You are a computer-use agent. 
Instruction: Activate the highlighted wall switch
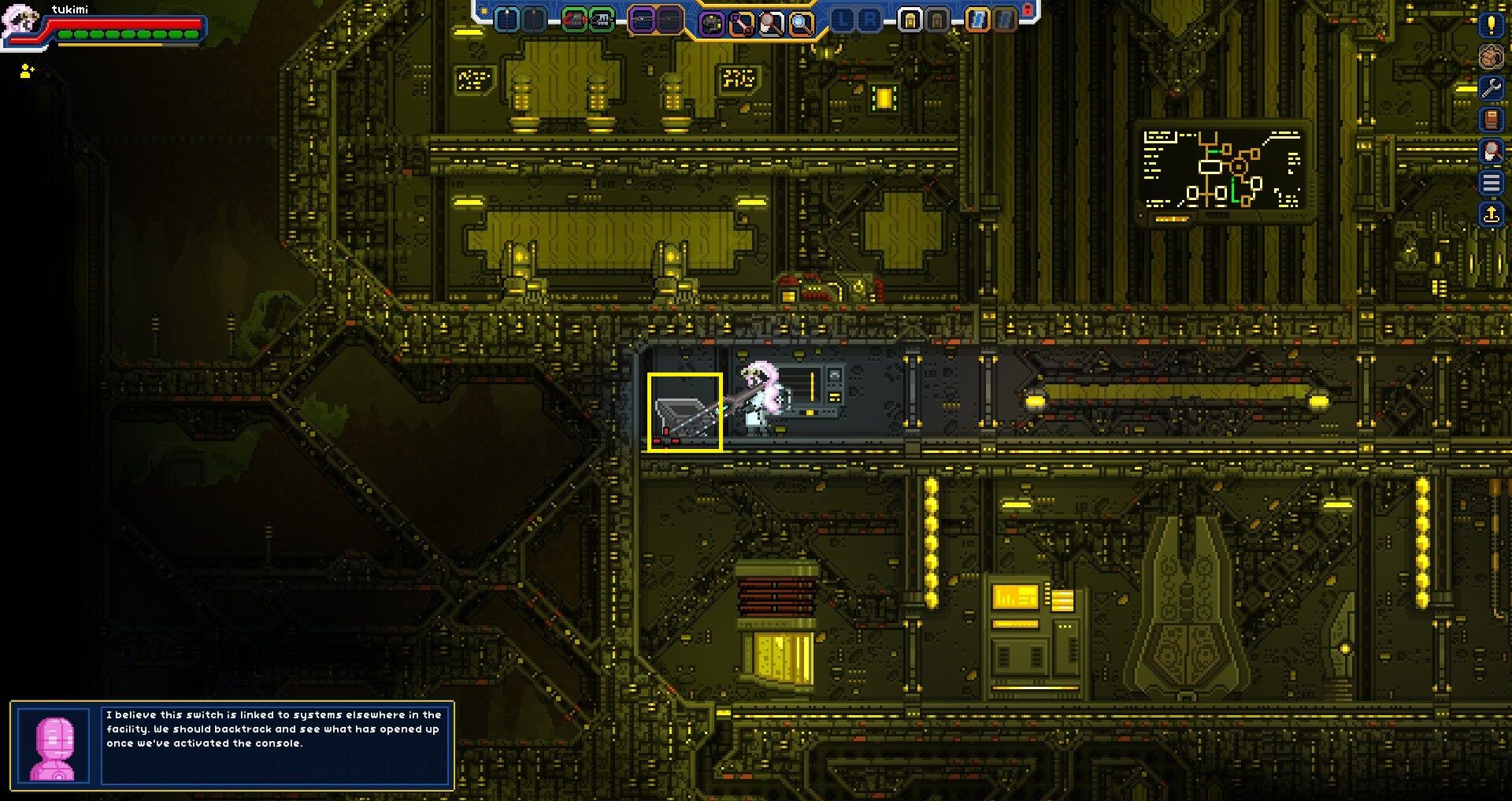(685, 410)
